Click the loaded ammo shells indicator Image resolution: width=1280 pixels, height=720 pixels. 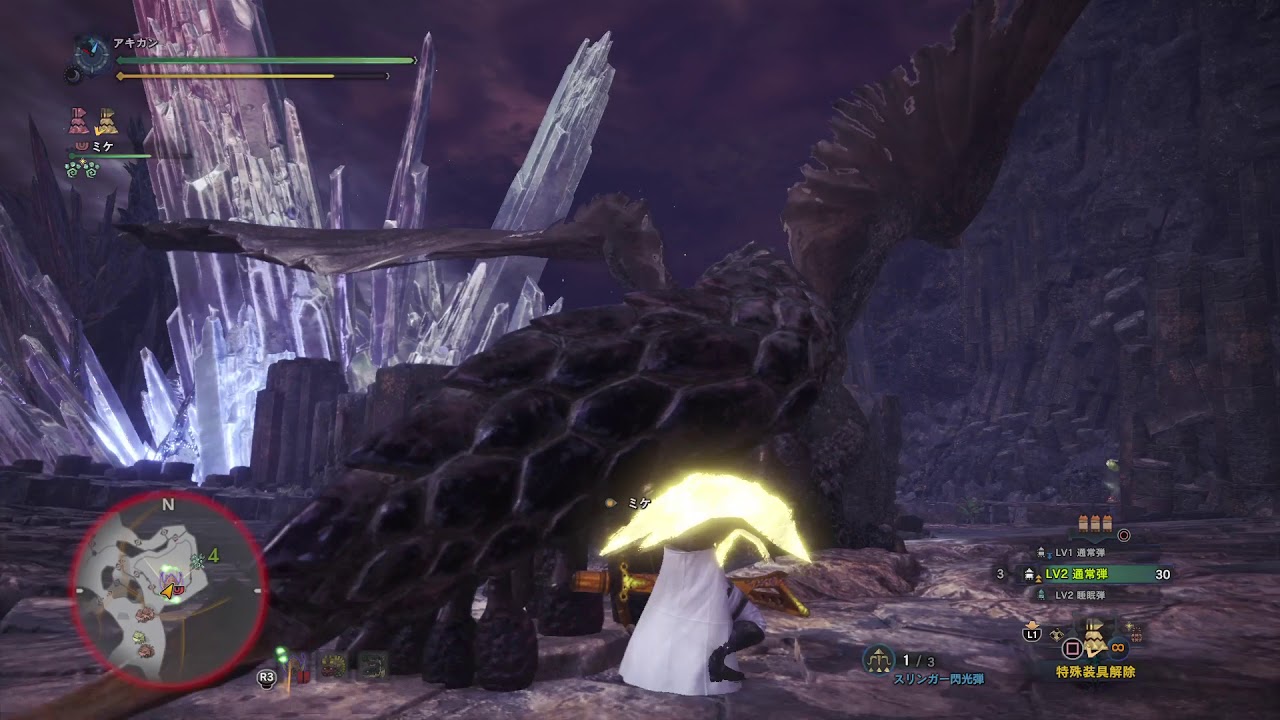1095,524
